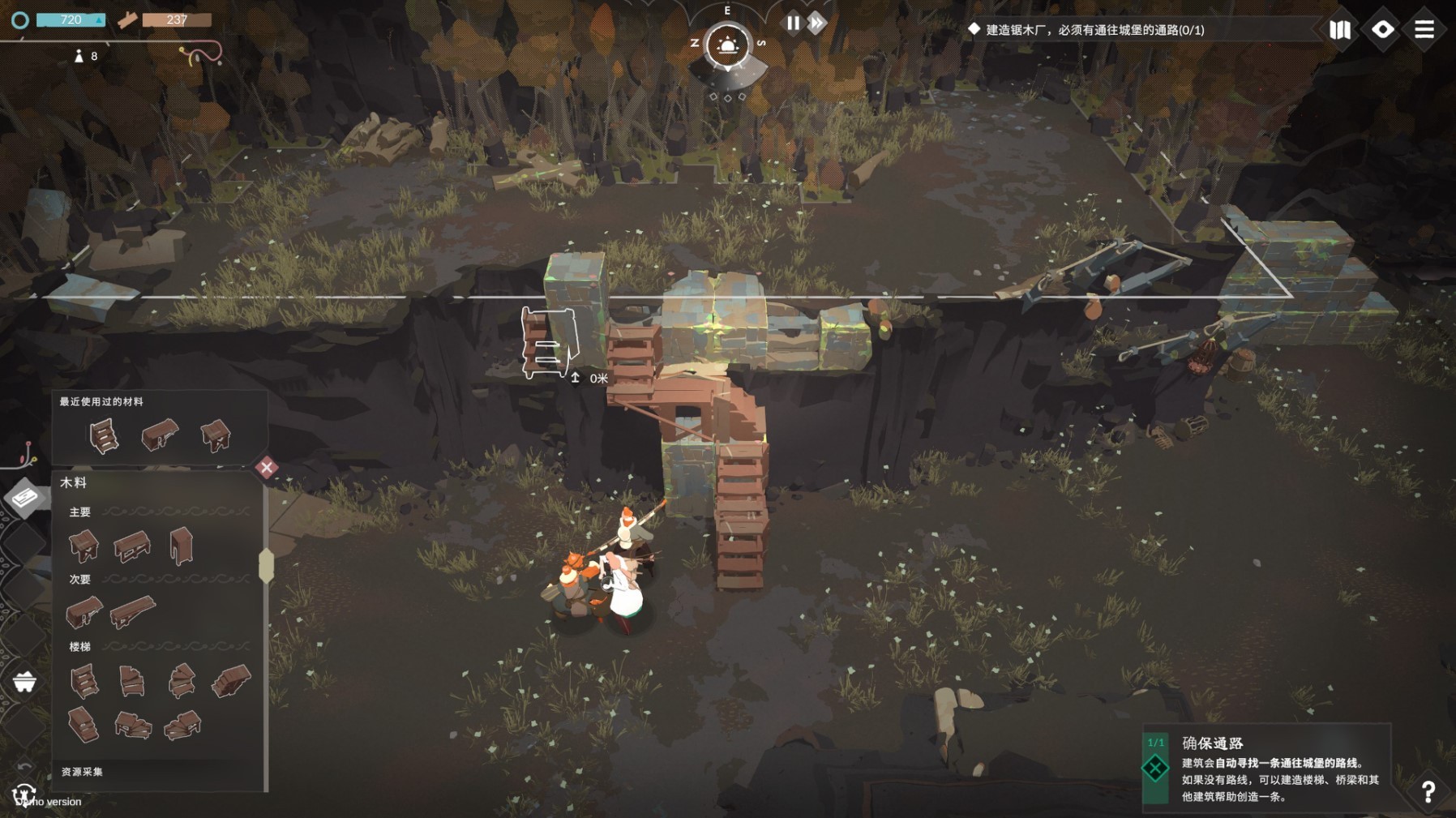Speed up time with the fast-forward button

[817, 24]
